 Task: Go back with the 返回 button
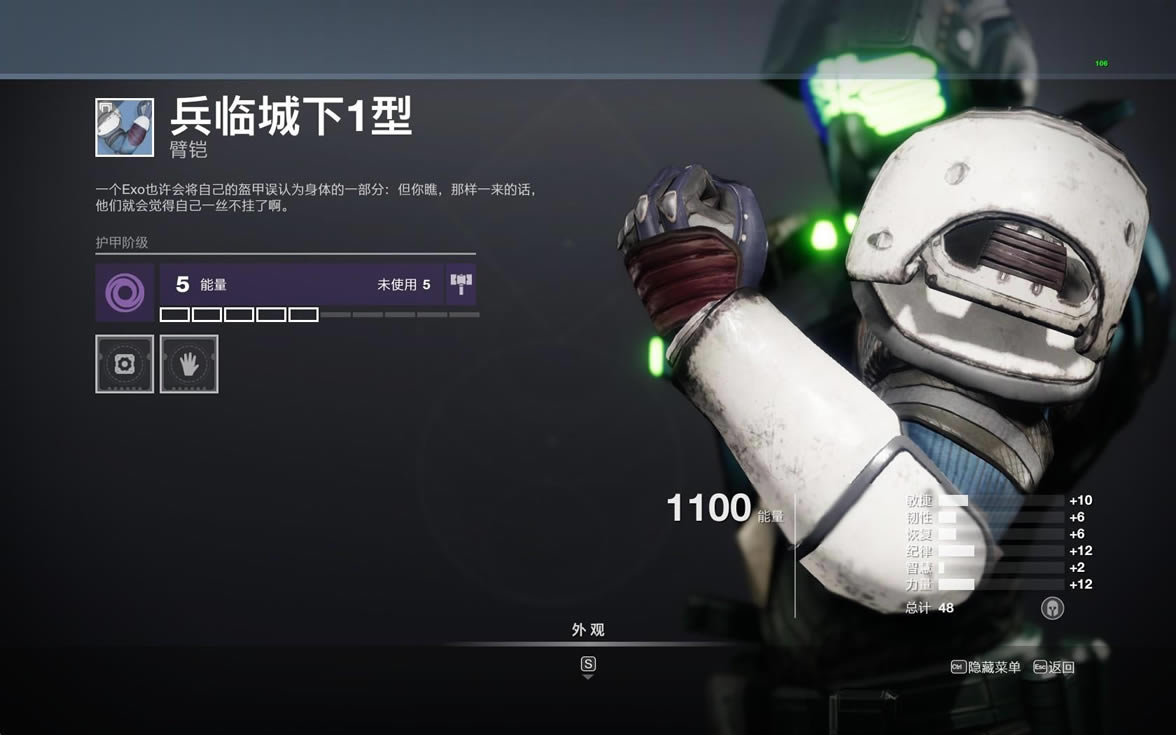tap(1054, 667)
